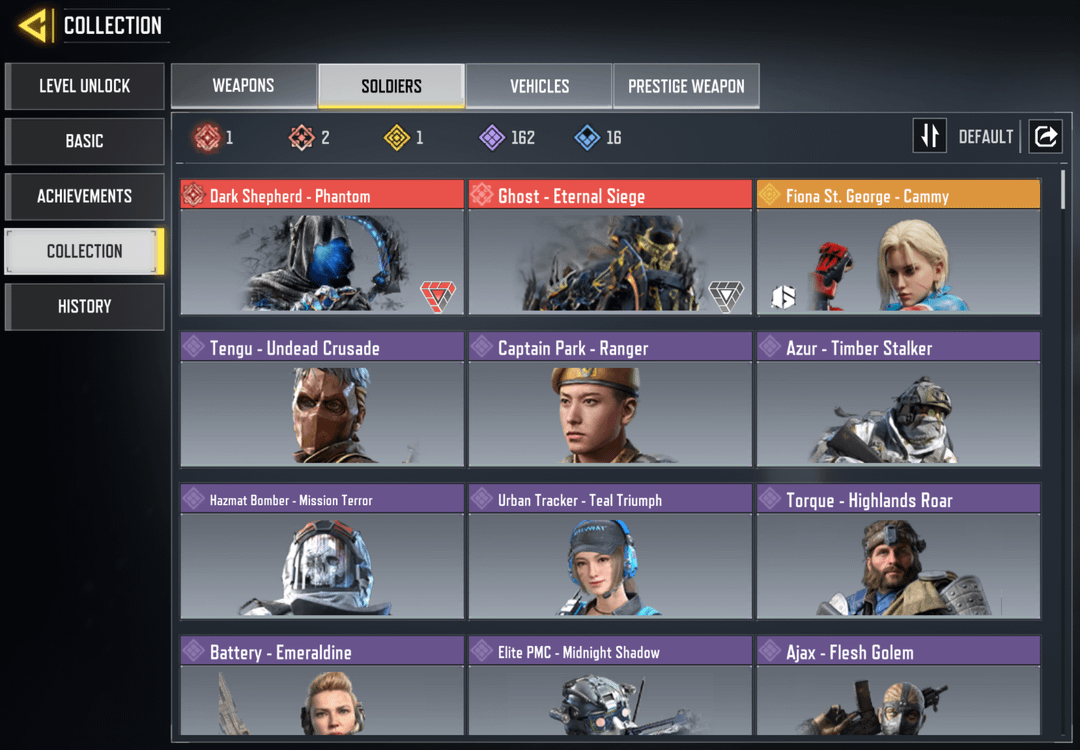Select Ghost - Eternal Siege card
The height and width of the screenshot is (750, 1080).
pyautogui.click(x=610, y=248)
